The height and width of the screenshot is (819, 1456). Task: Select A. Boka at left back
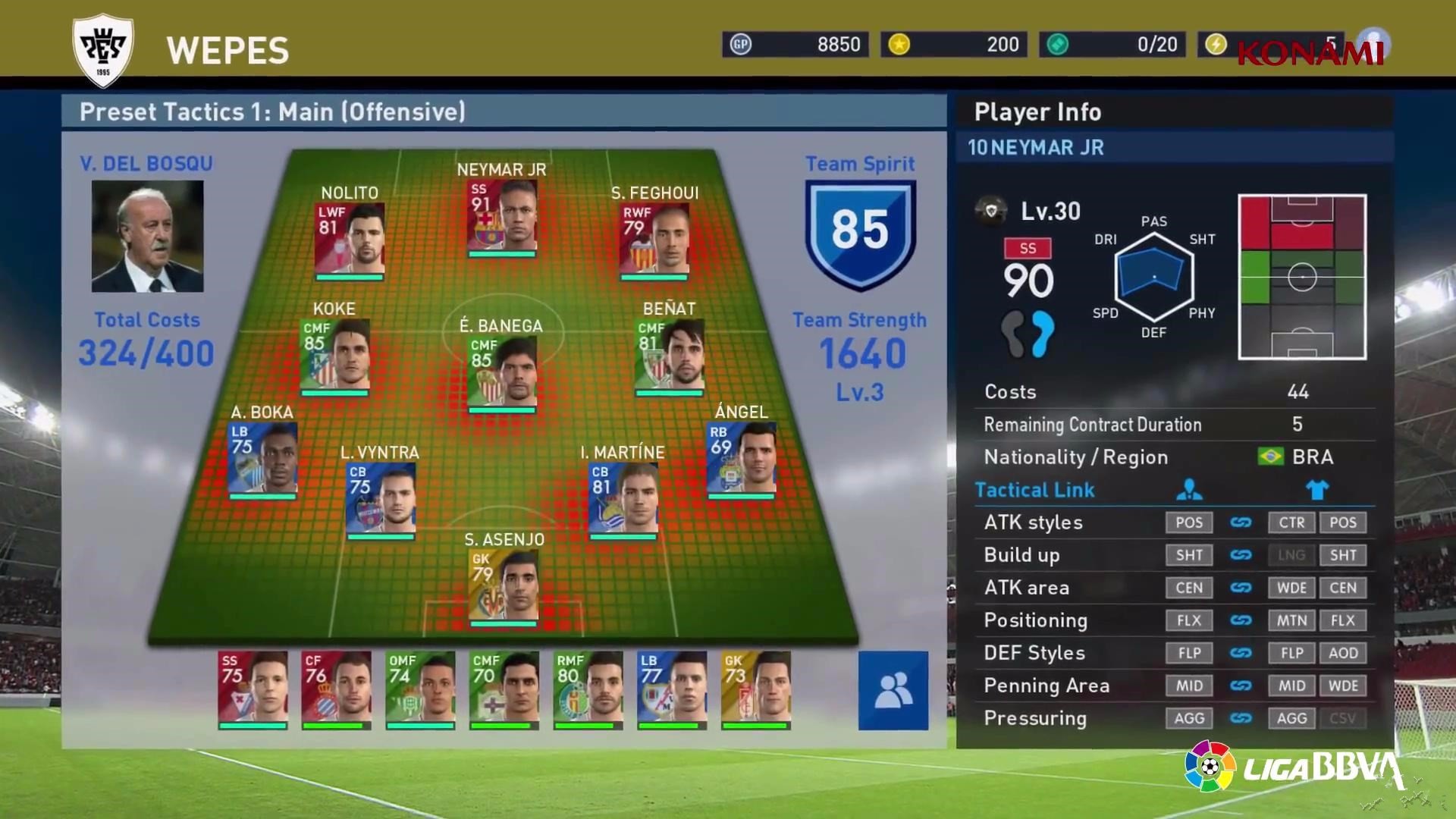[x=262, y=458]
